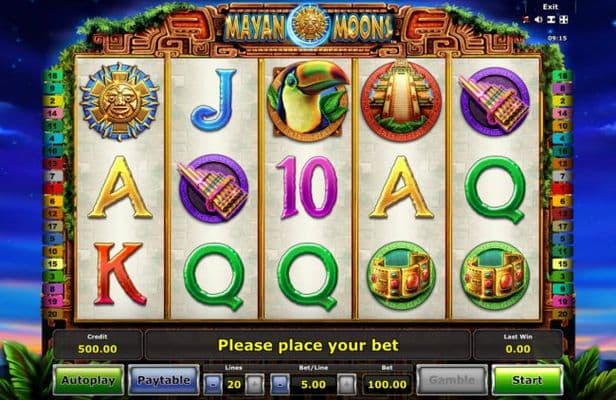Activate Autoplay mode
The image size is (616, 400).
pos(89,380)
